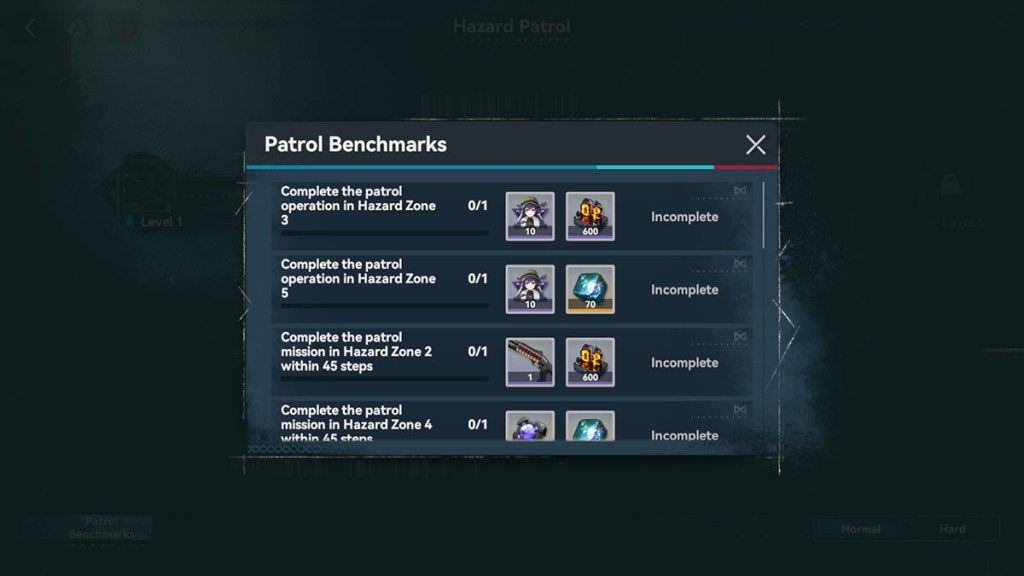Go back using the top-left arrow
Screen dimensions: 1024x576
pyautogui.click(x=30, y=29)
